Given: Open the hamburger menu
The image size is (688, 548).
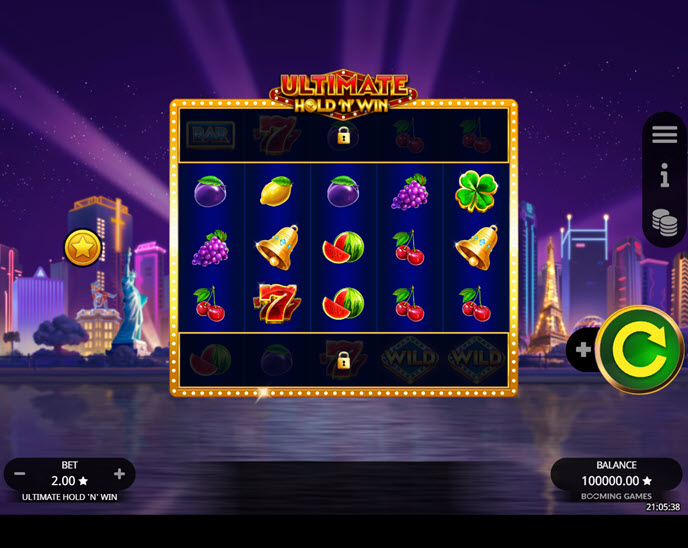Looking at the screenshot, I should point(665,135).
